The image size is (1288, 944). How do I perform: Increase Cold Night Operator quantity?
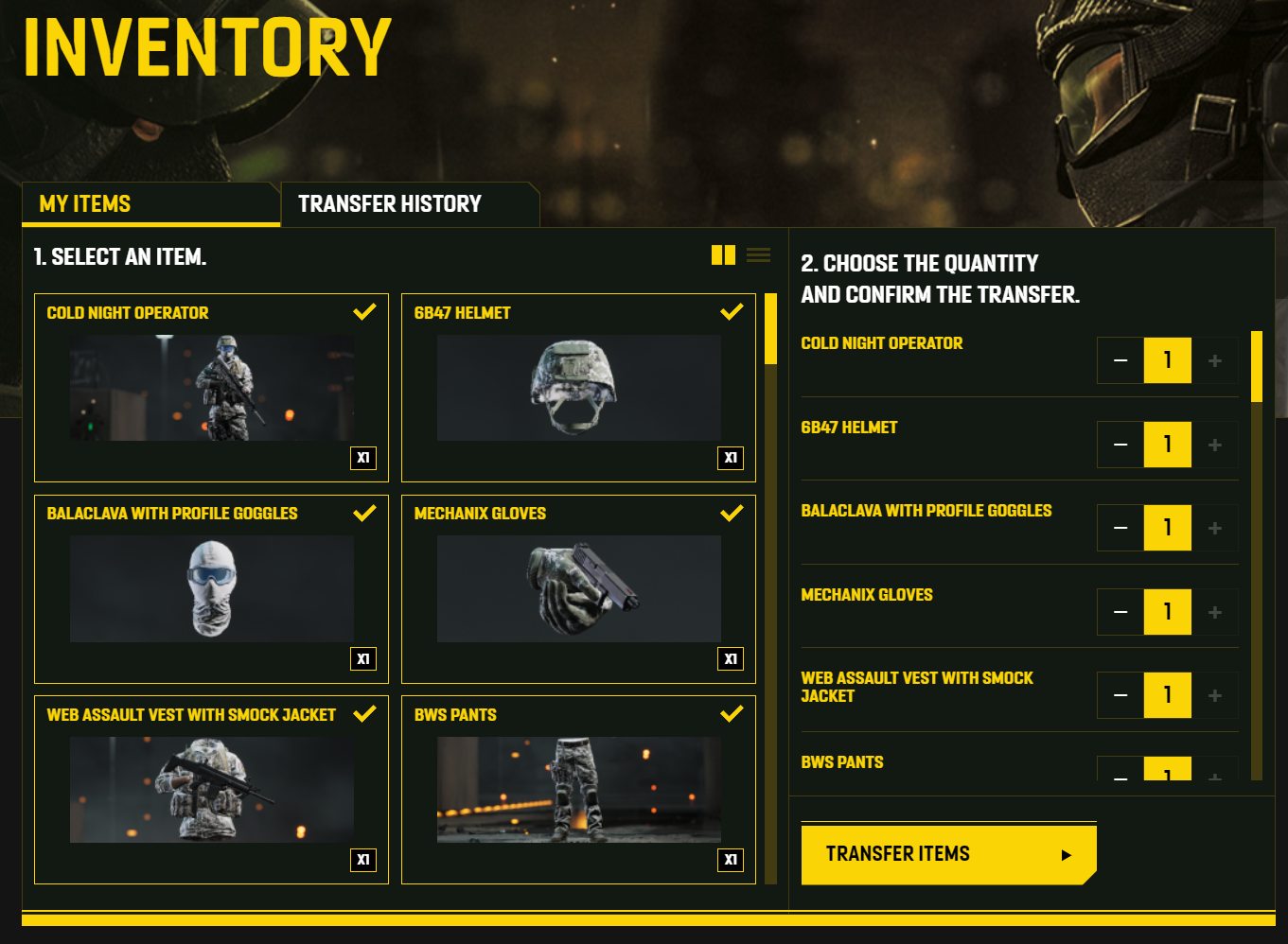pyautogui.click(x=1215, y=360)
